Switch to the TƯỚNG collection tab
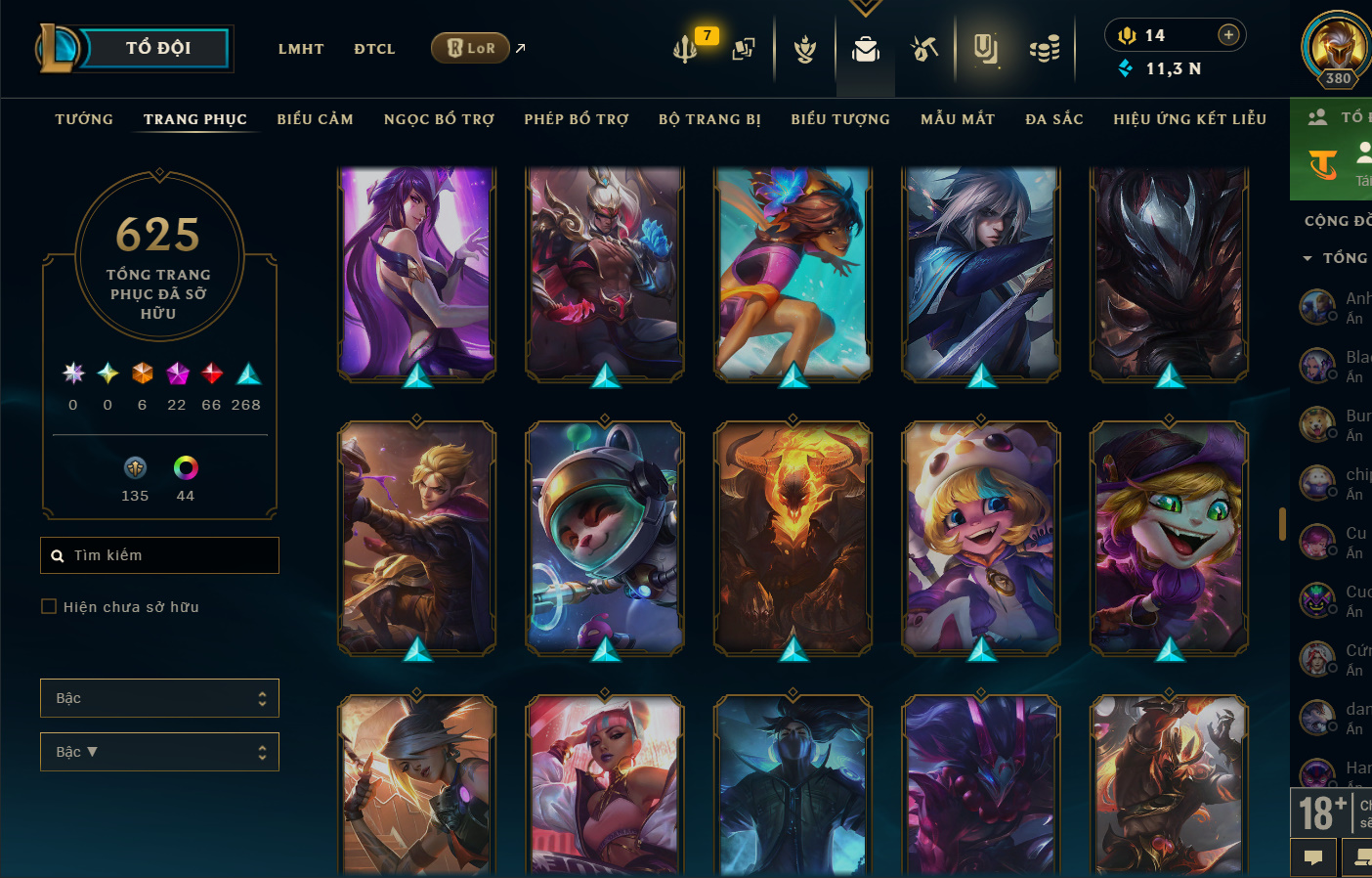 [84, 119]
